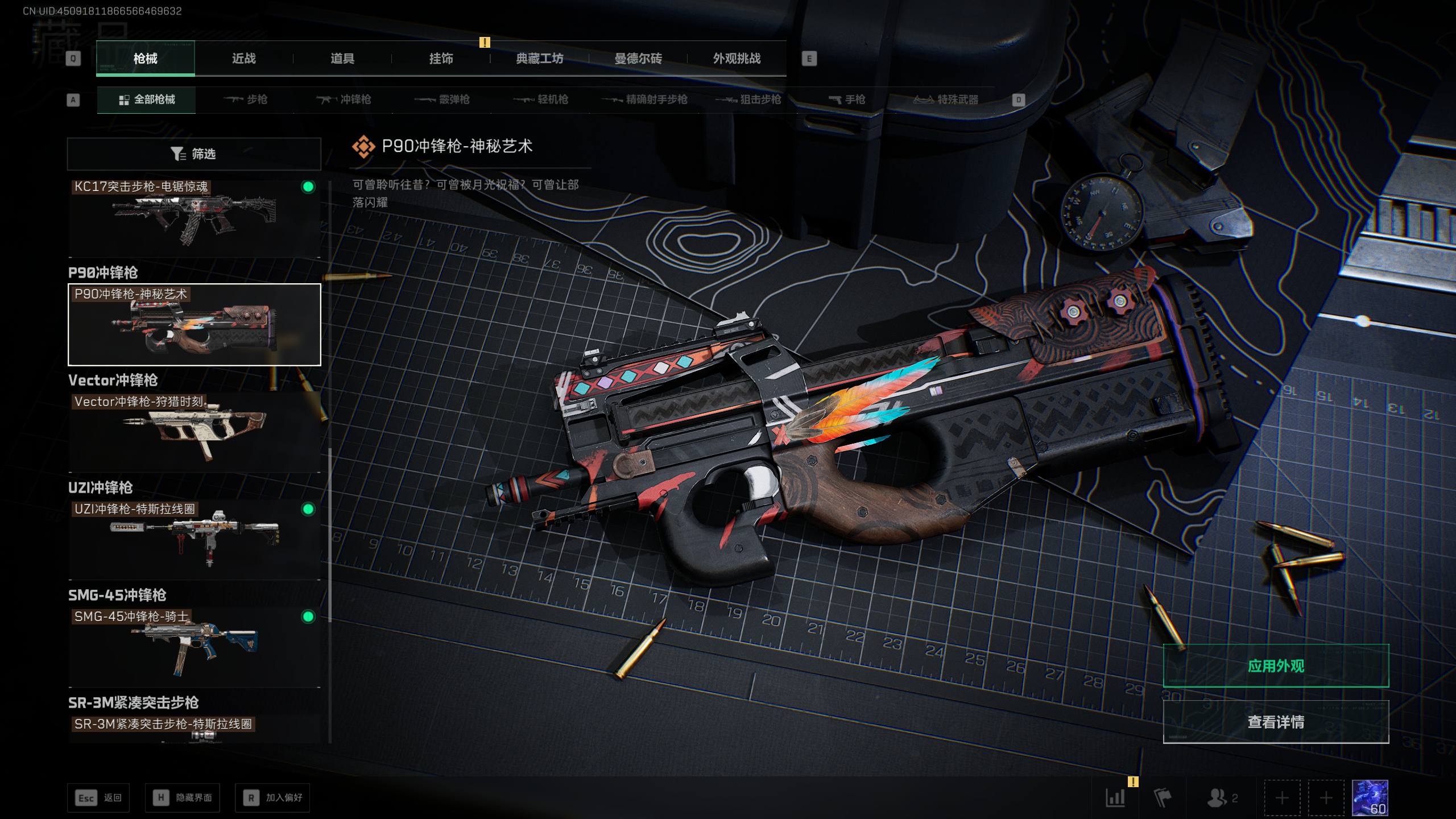Switch to the 近战 melee tab
This screenshot has width=1456, height=819.
pos(243,59)
